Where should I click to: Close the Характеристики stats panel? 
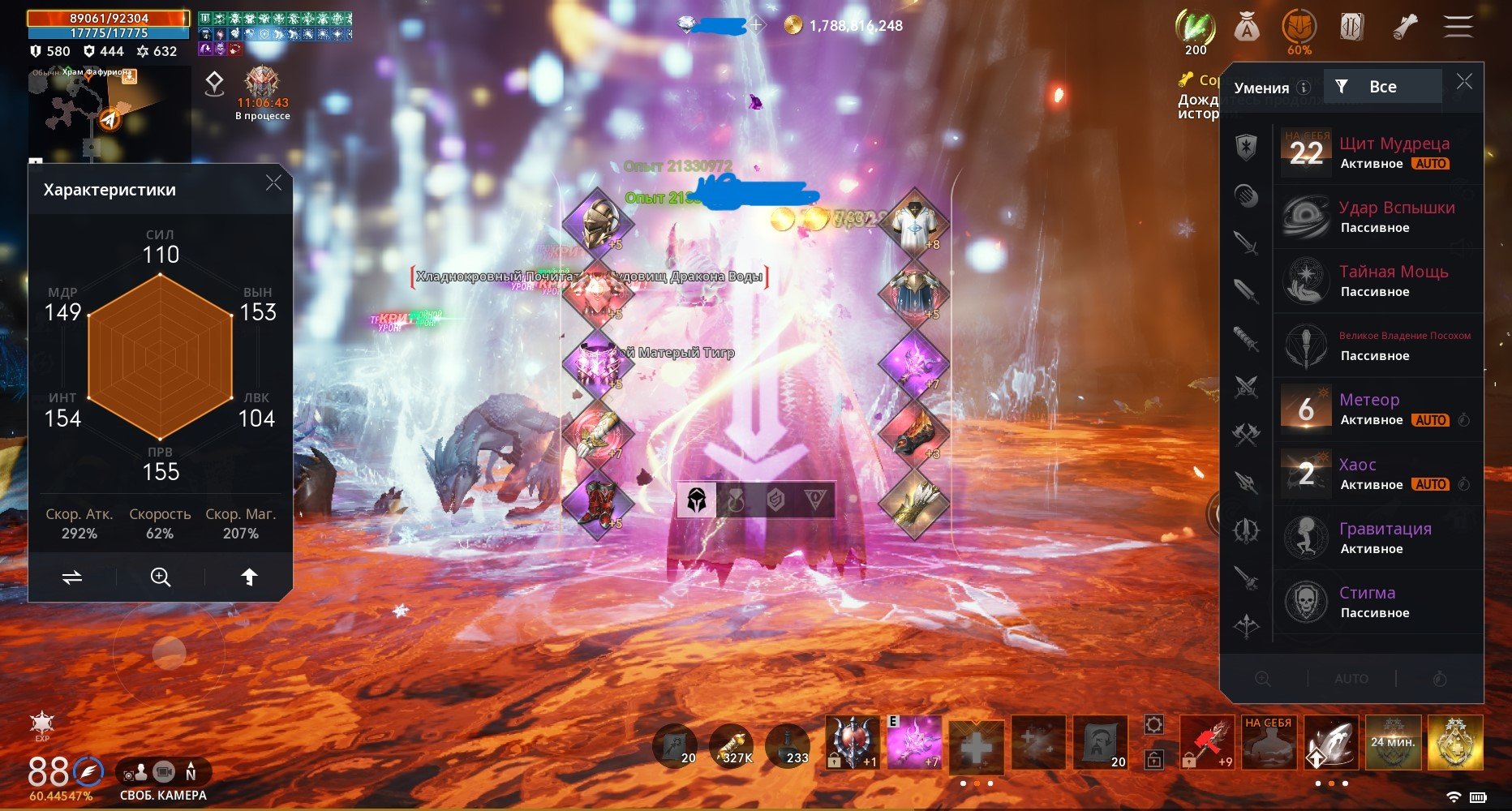[274, 183]
